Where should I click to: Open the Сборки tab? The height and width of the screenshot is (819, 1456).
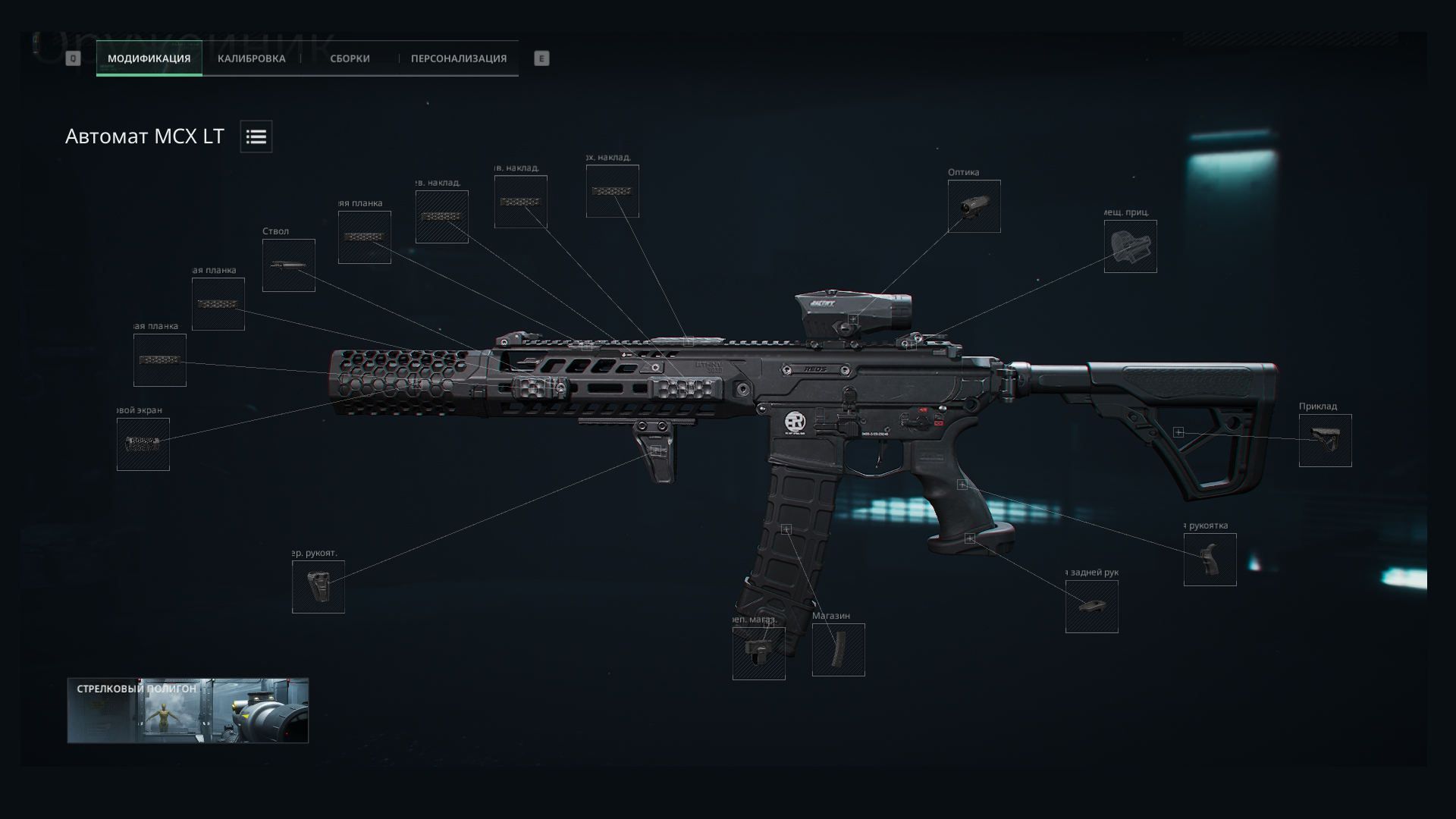[x=350, y=58]
